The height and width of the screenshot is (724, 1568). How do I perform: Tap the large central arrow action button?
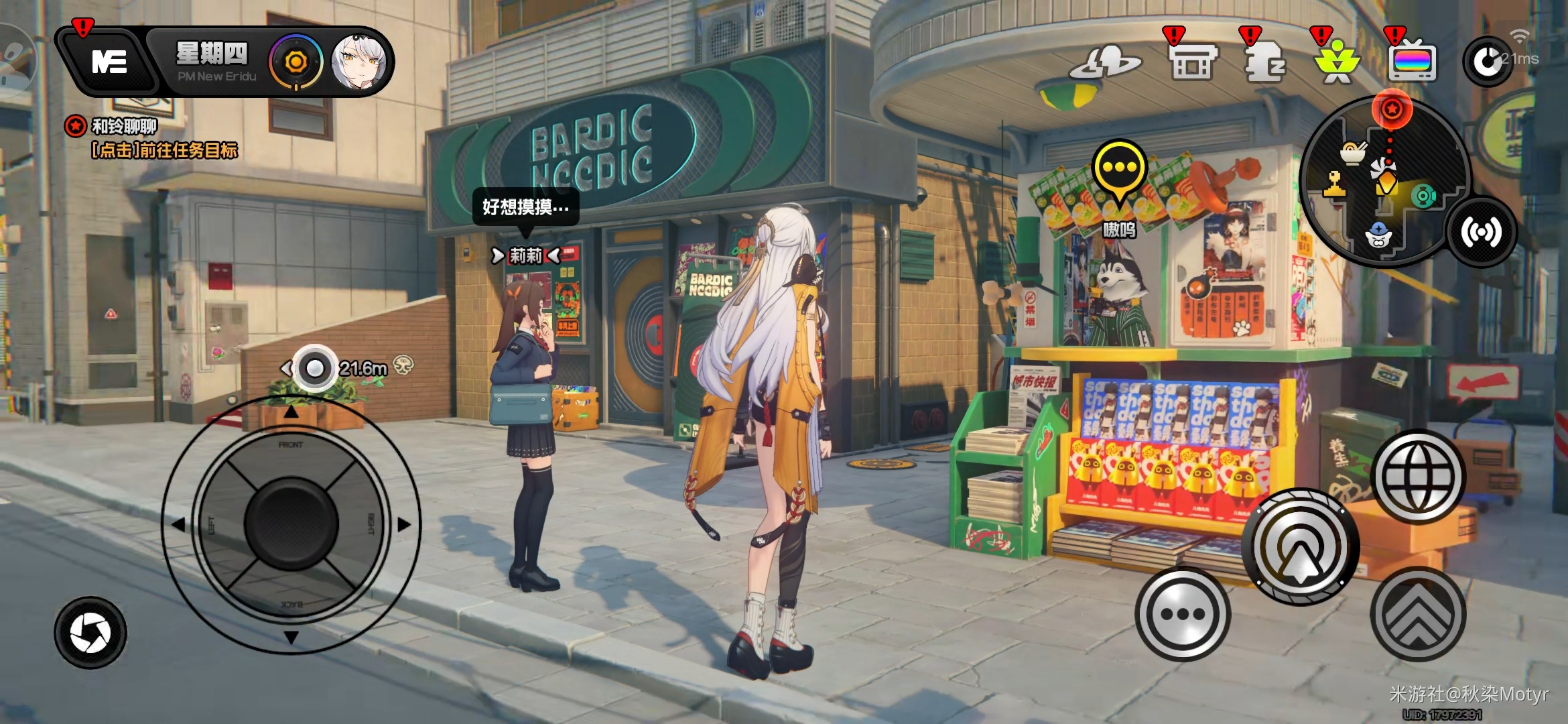click(1300, 548)
